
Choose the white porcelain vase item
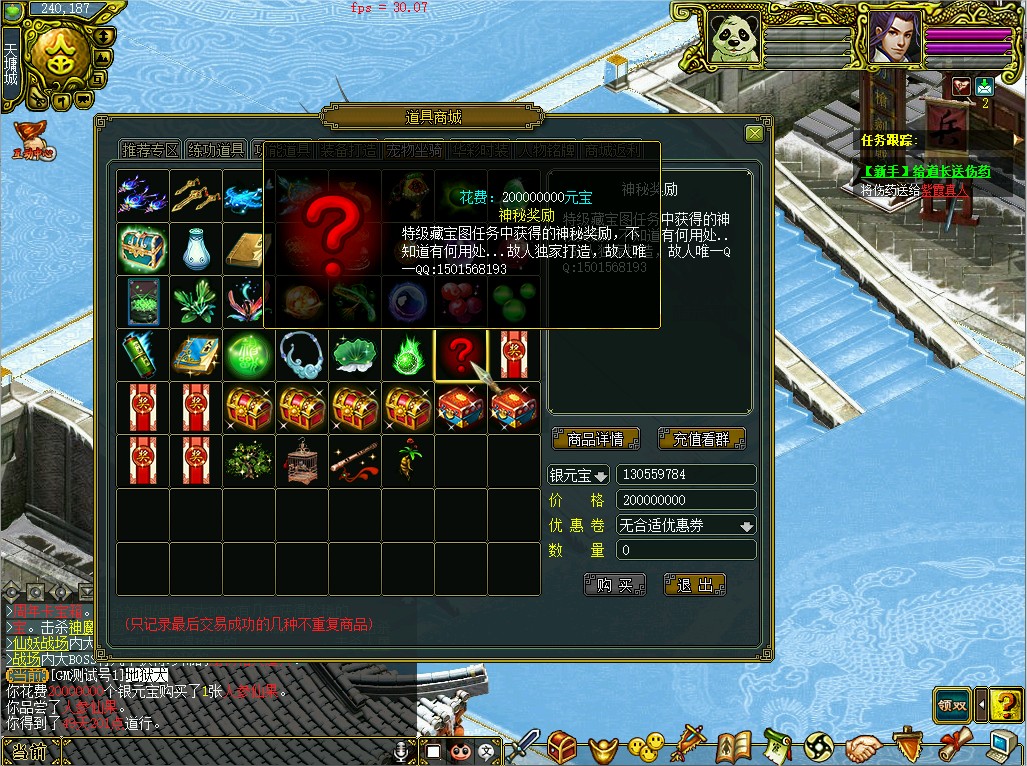195,248
